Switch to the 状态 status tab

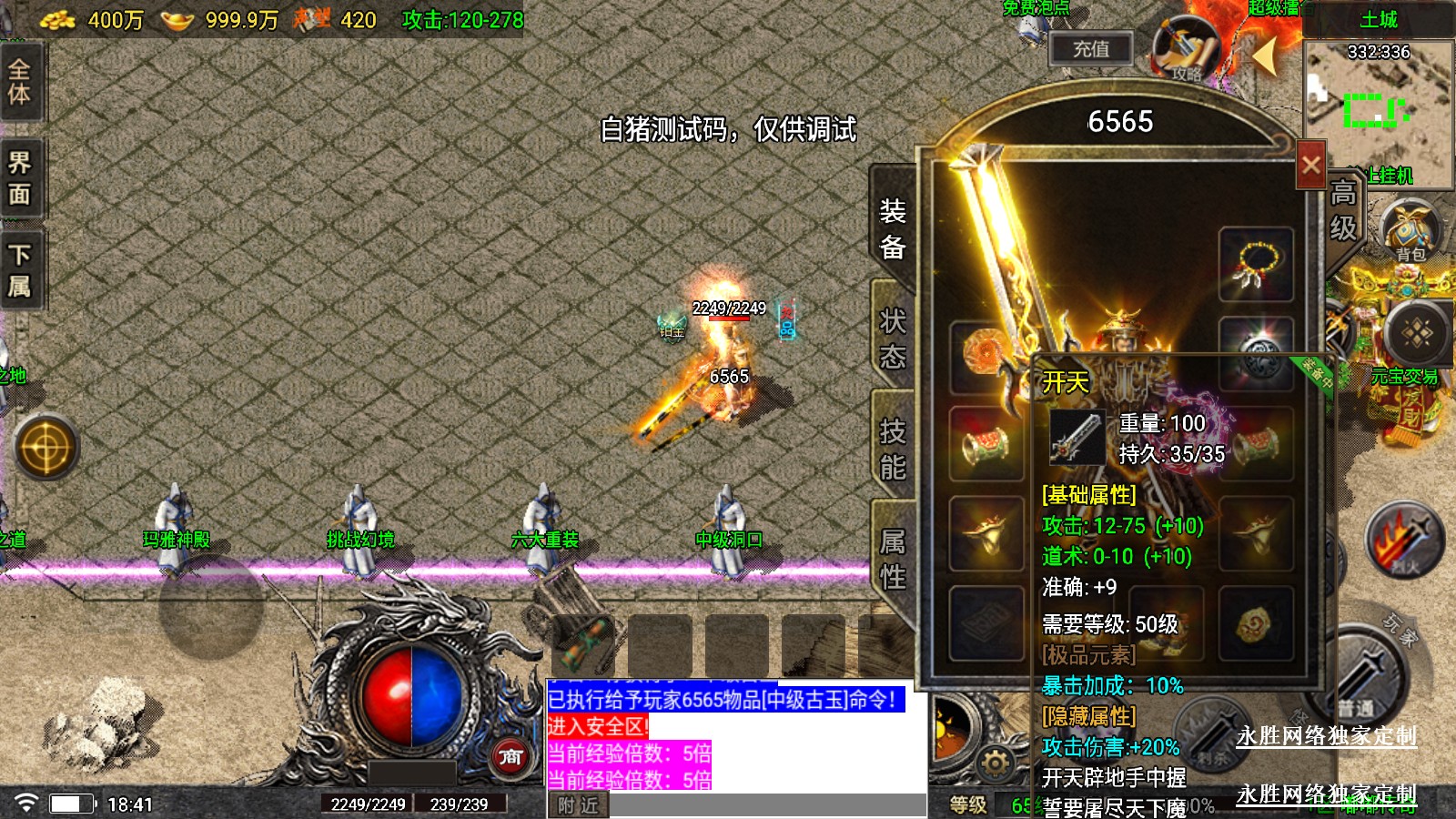pos(893,339)
